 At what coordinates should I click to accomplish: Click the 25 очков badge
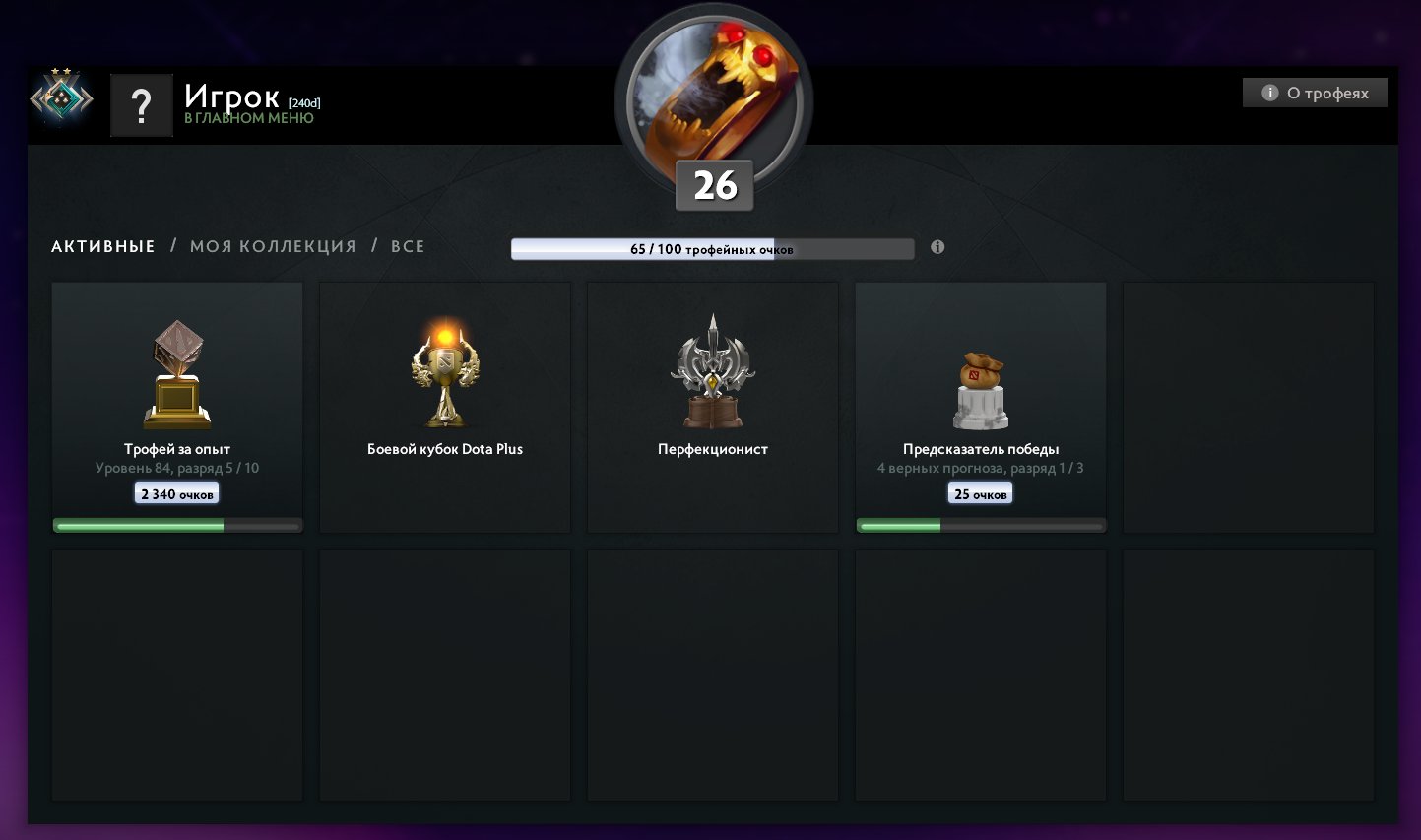coord(981,492)
